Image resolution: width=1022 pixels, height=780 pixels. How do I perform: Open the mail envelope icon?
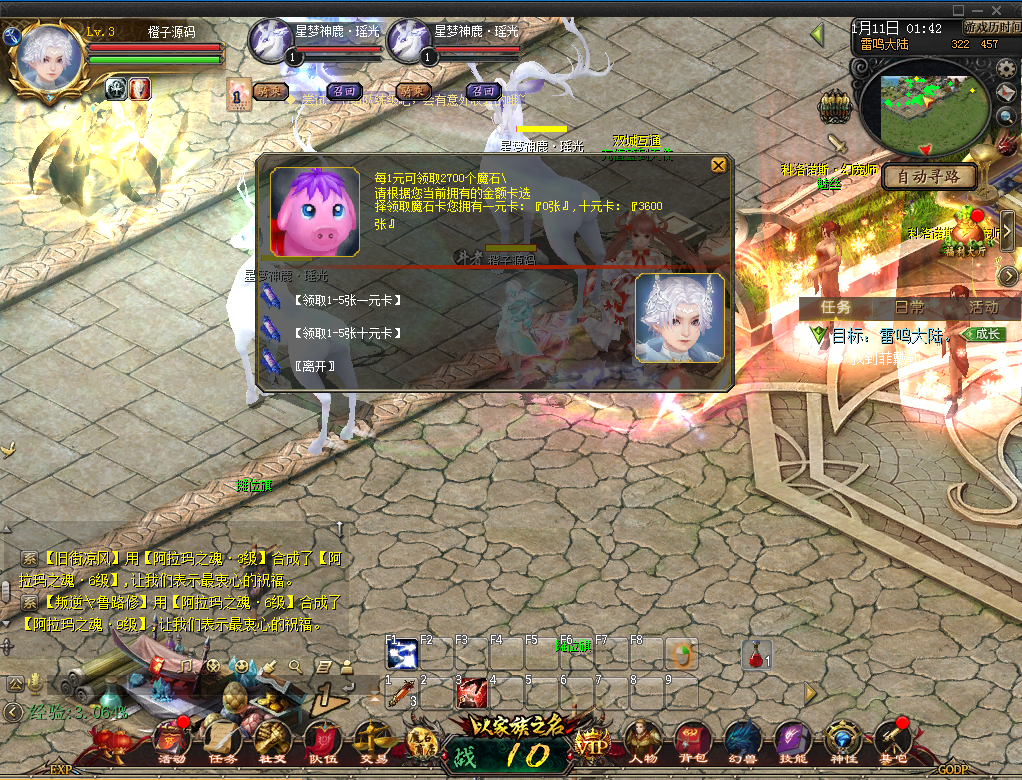pyautogui.click(x=1006, y=93)
